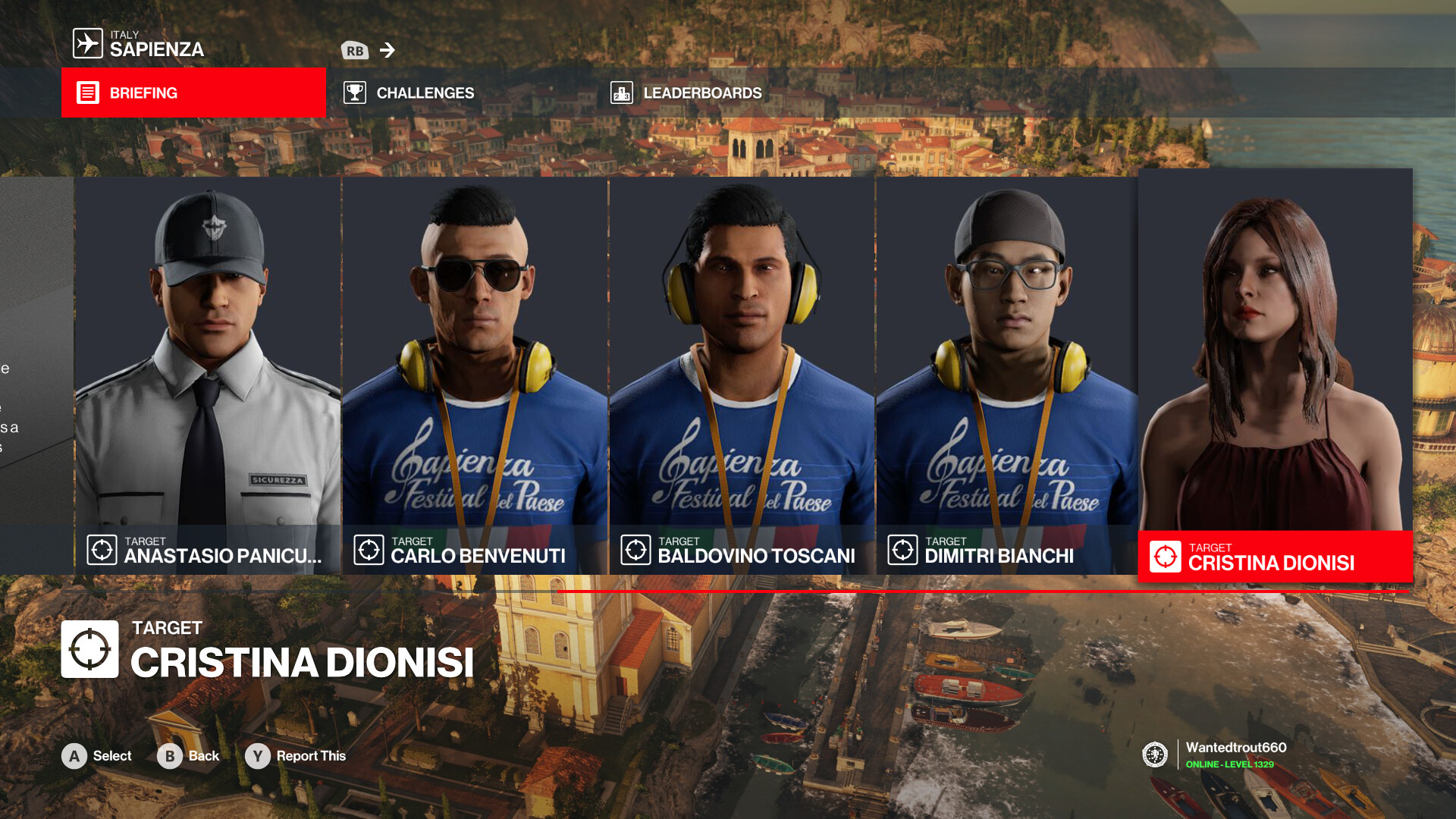Go to the next page arrow
This screenshot has height=819, width=1456.
tap(388, 50)
